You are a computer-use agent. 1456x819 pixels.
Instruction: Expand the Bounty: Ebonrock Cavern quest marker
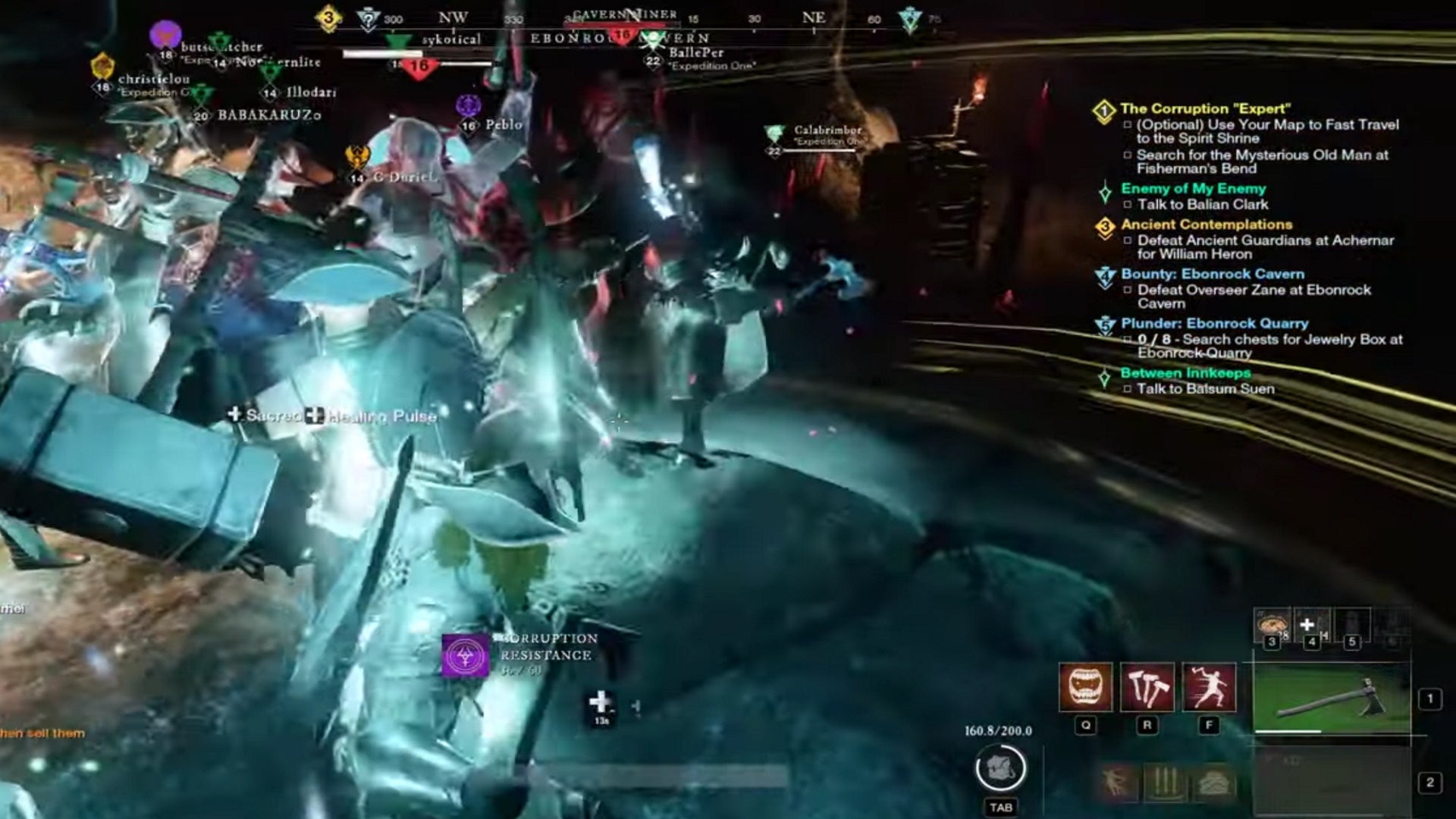coord(1106,275)
